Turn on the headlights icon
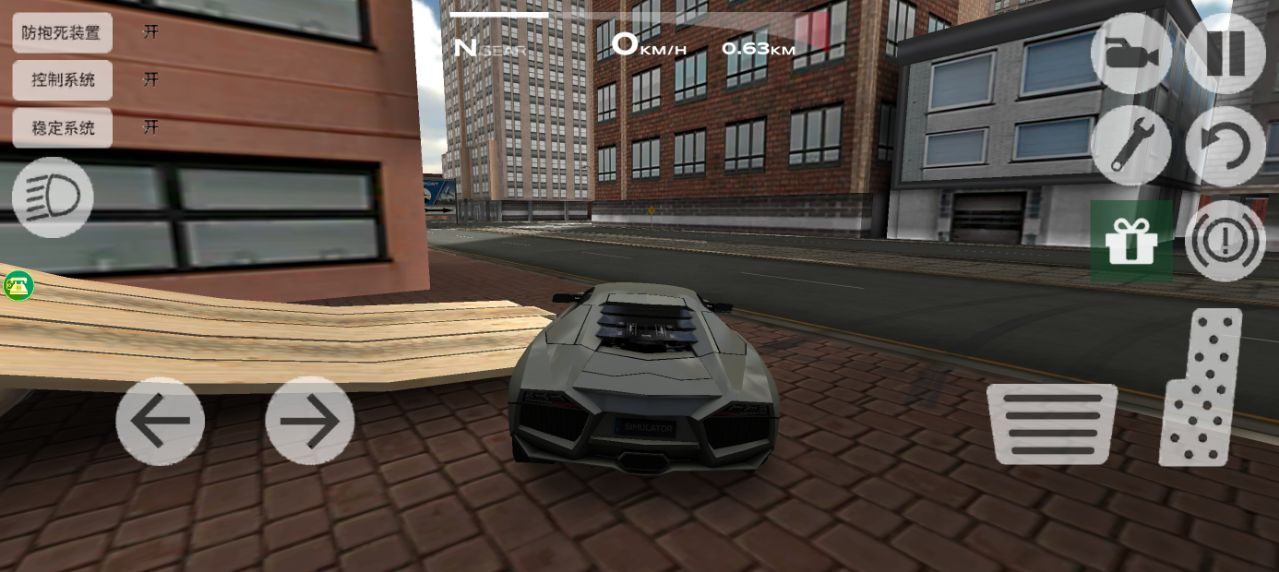 (53, 197)
